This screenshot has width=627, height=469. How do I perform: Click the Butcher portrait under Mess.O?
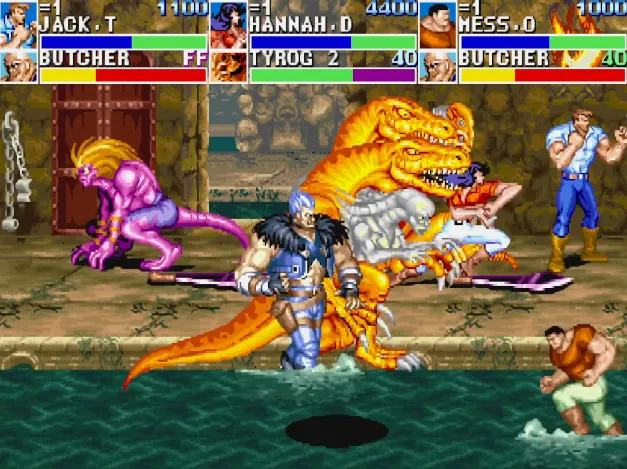coord(438,66)
